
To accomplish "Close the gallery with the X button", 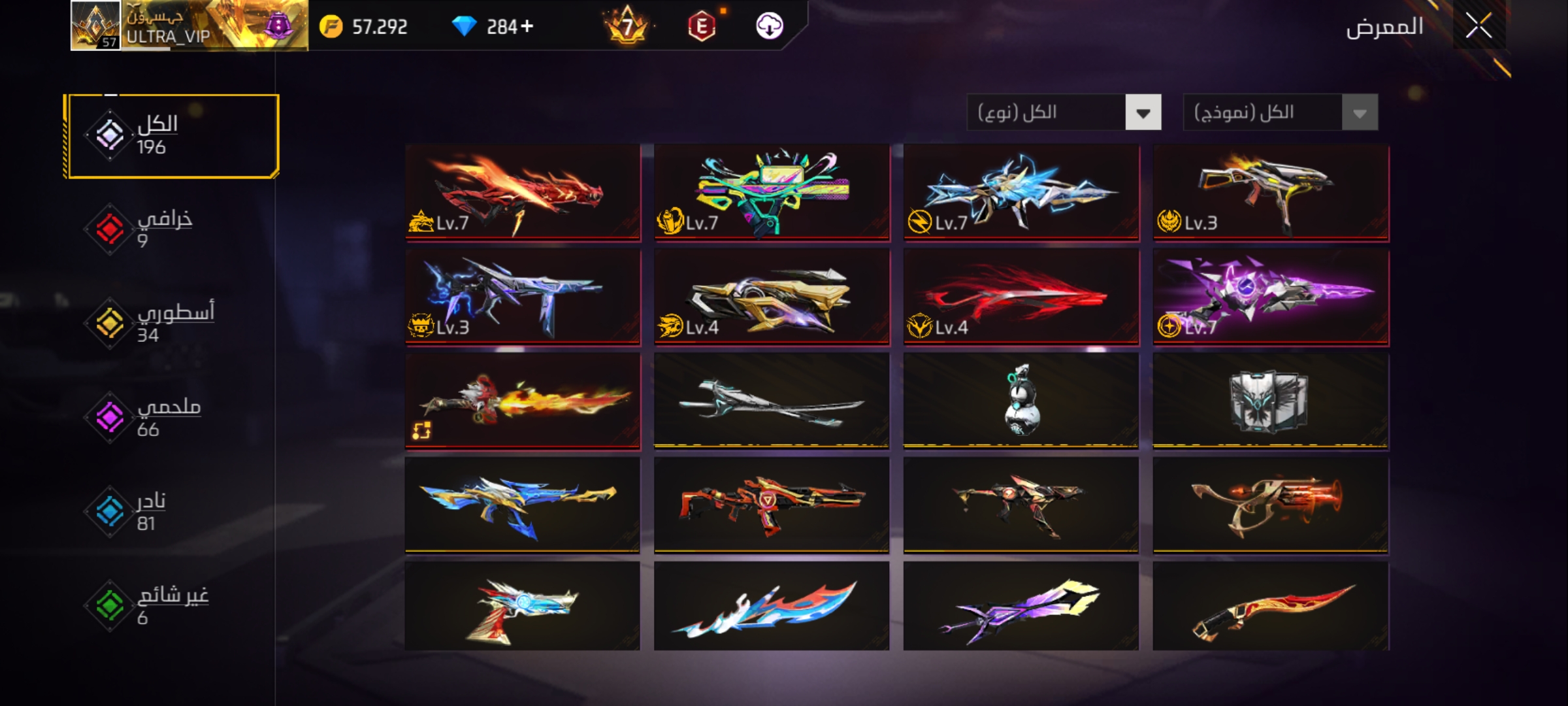I will pyautogui.click(x=1478, y=26).
